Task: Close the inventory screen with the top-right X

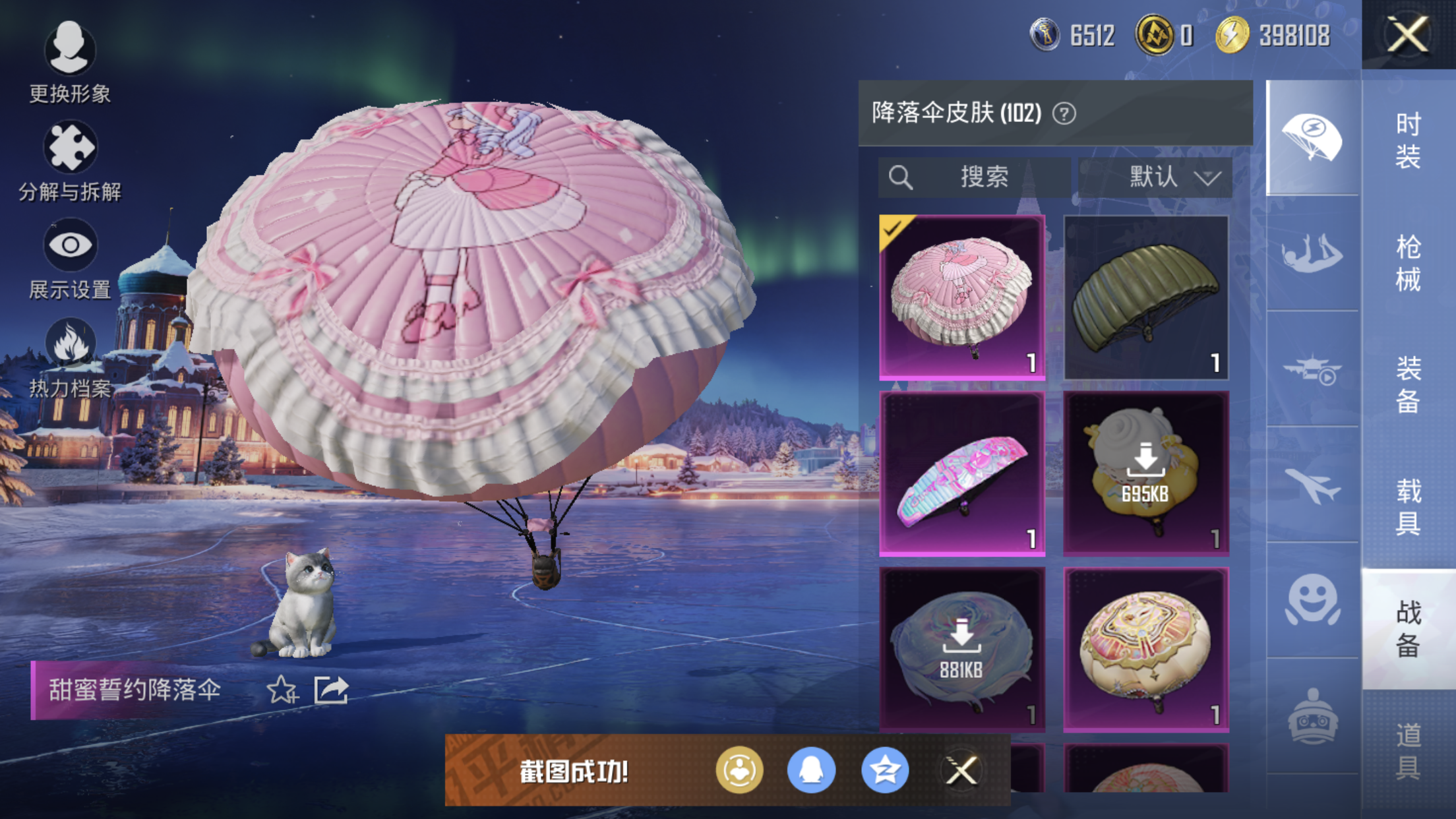Action: (x=1407, y=34)
